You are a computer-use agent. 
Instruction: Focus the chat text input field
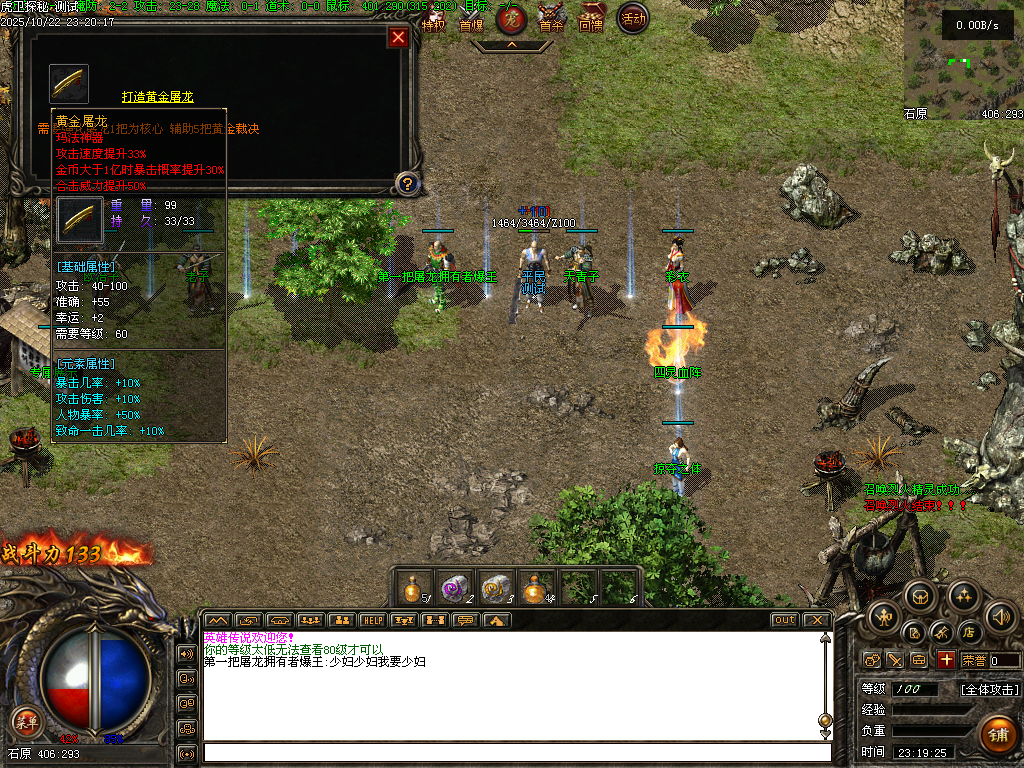516,752
